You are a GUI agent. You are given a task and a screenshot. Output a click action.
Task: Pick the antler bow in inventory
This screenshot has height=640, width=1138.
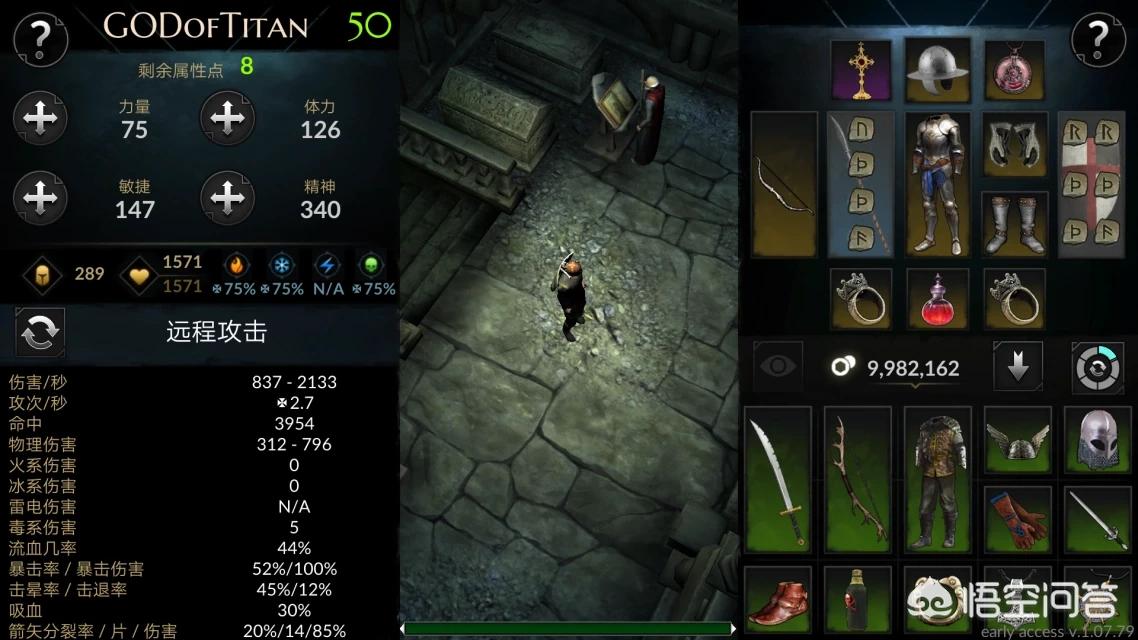[x=859, y=479]
